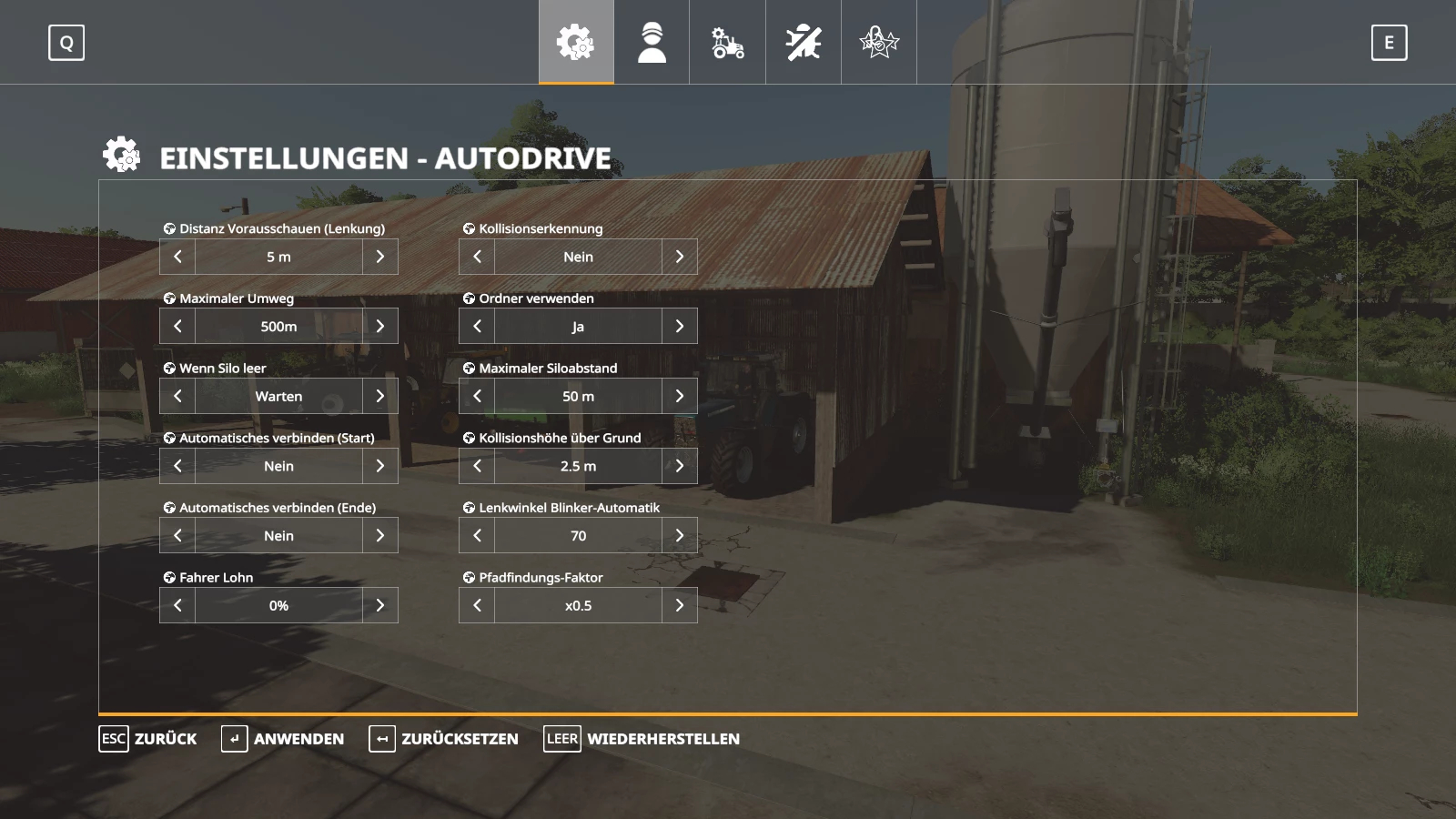Increase Distanz Vorausschauen (Lenkung) value
1456x819 pixels.
(x=380, y=257)
